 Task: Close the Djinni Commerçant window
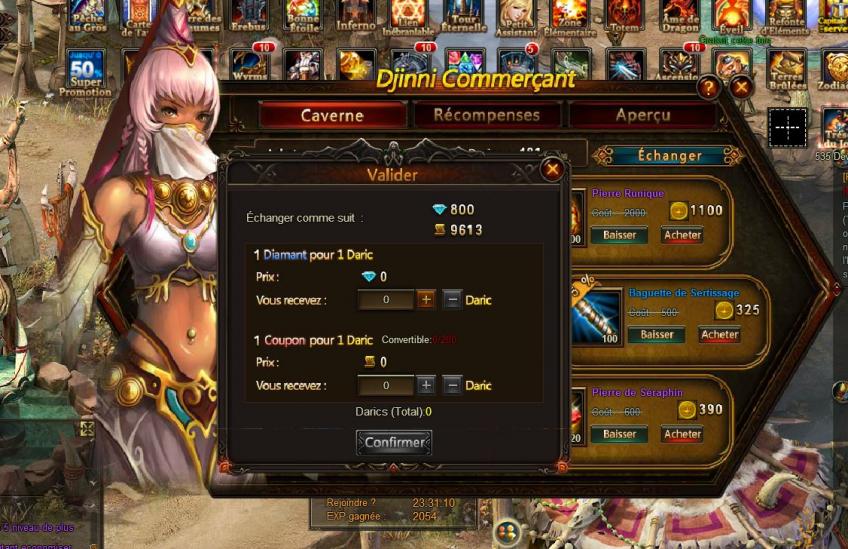[741, 88]
